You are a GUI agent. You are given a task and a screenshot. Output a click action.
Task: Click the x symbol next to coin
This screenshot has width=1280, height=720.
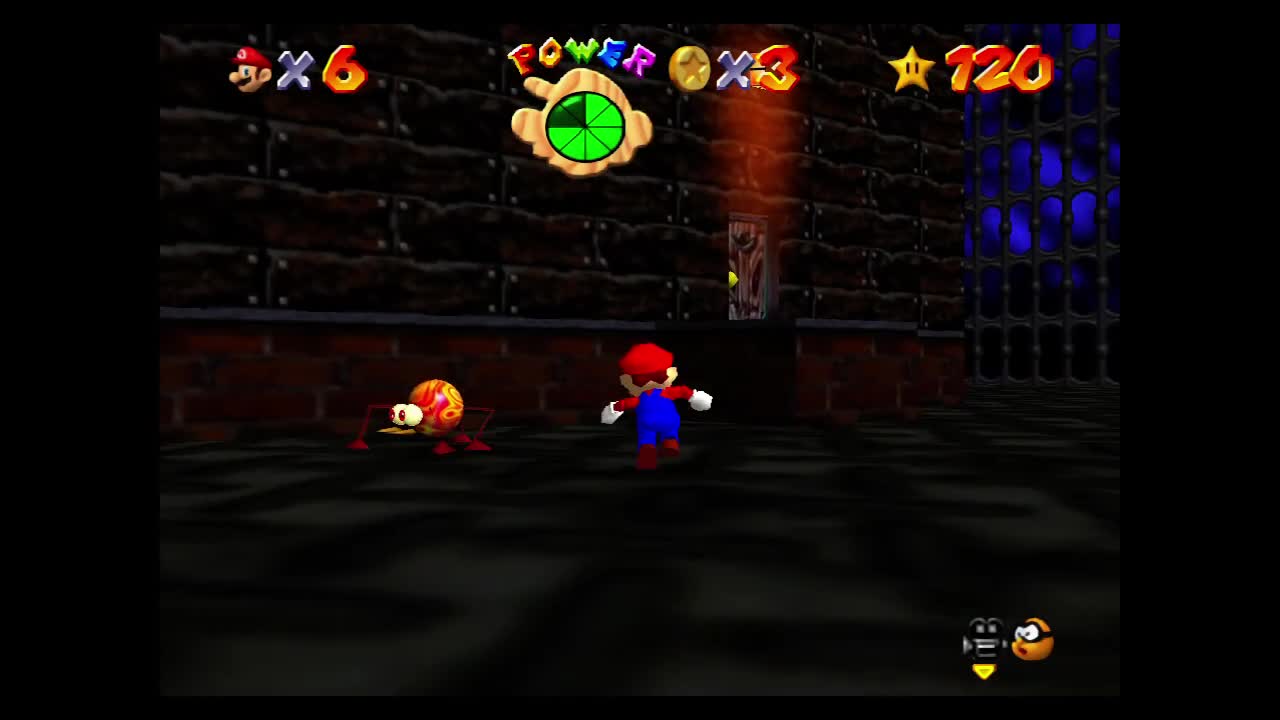pos(733,70)
